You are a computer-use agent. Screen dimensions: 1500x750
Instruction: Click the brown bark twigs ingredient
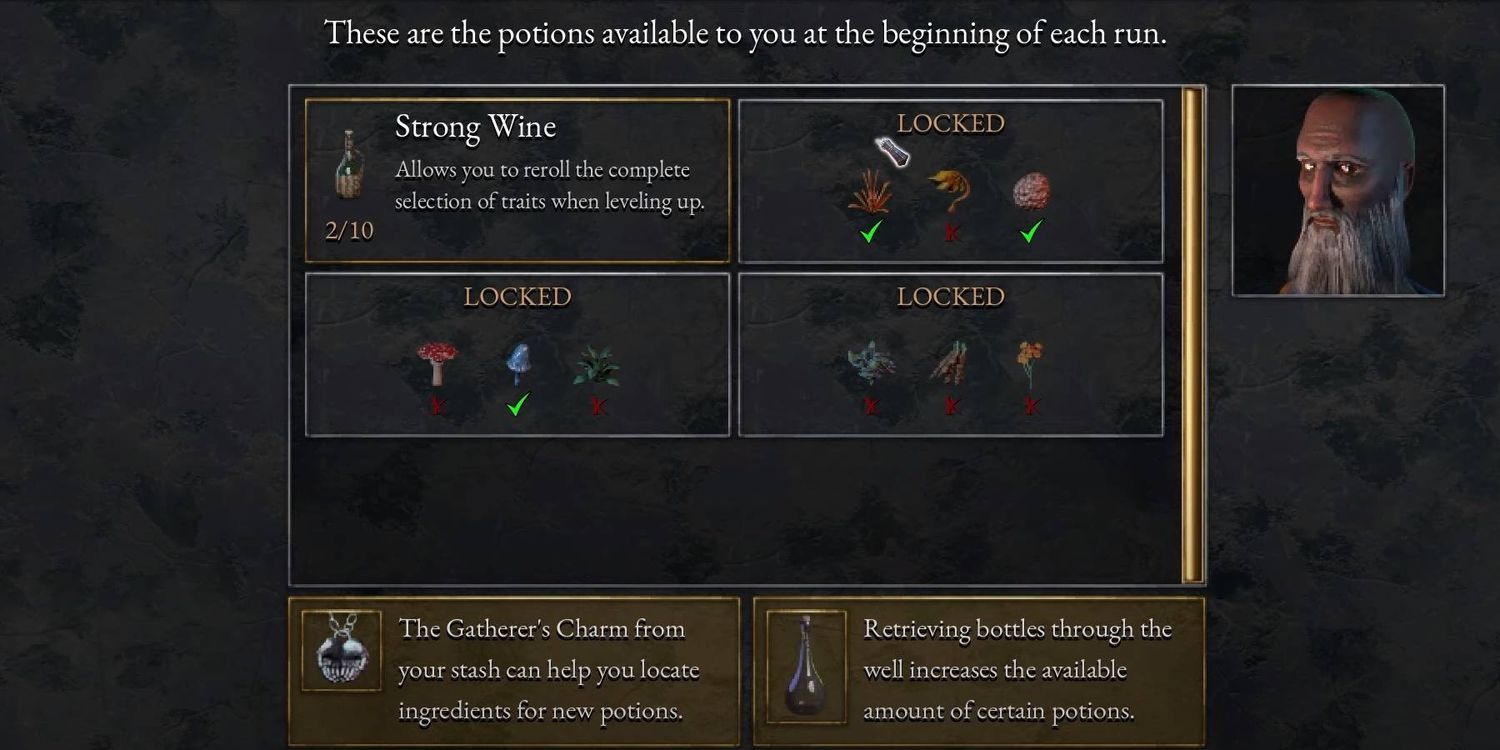[950, 364]
